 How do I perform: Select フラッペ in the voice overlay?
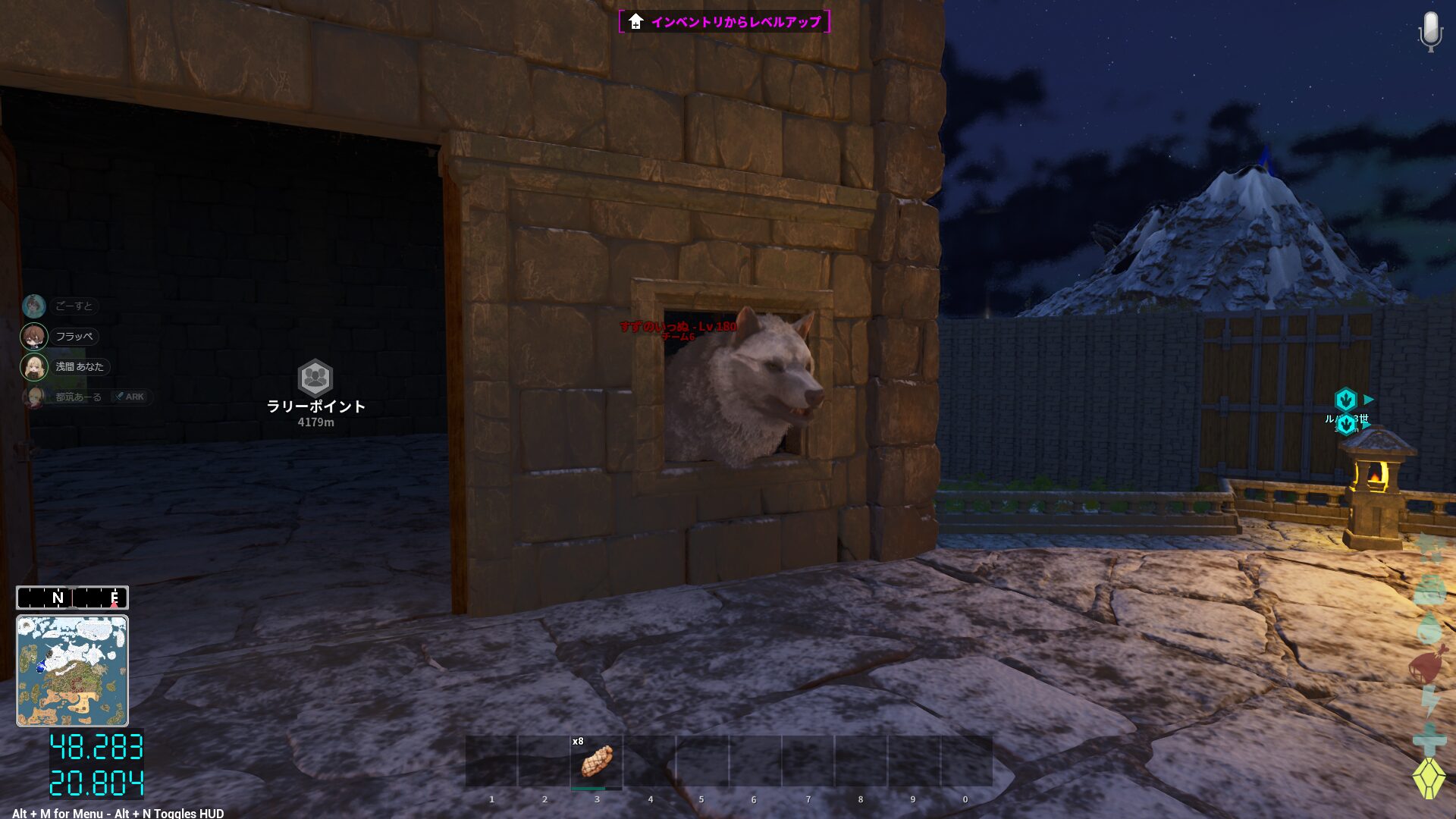point(74,336)
